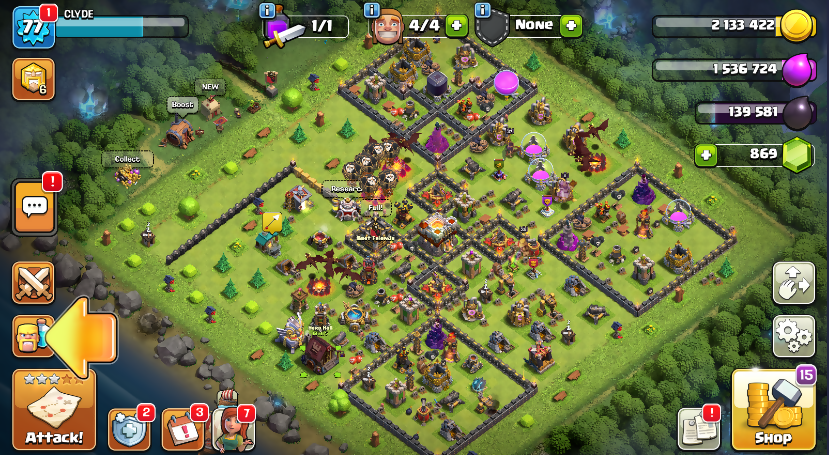The width and height of the screenshot is (829, 455).
Task: Open the events calendar button
Action: (x=181, y=430)
